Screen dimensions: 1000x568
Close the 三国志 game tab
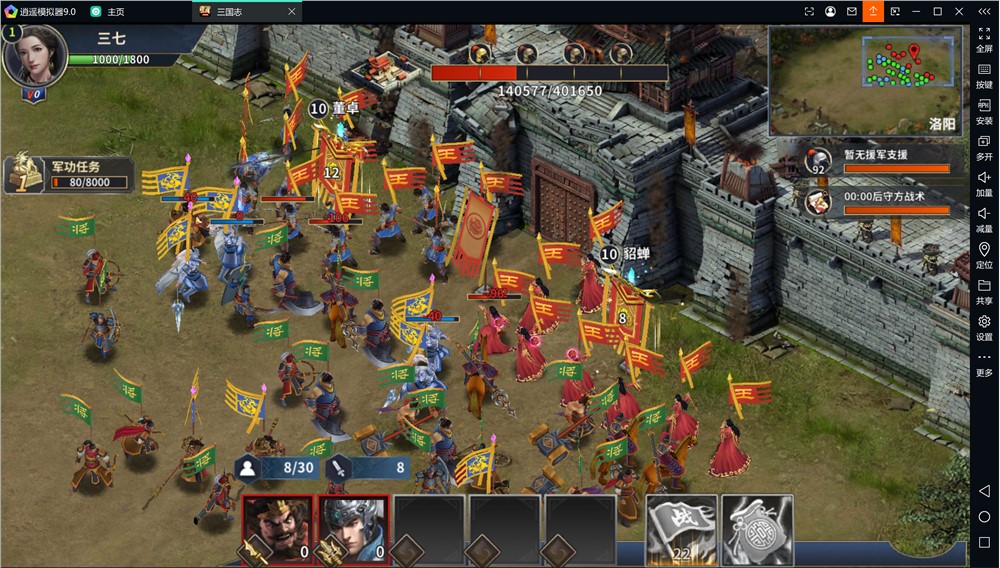[x=292, y=11]
